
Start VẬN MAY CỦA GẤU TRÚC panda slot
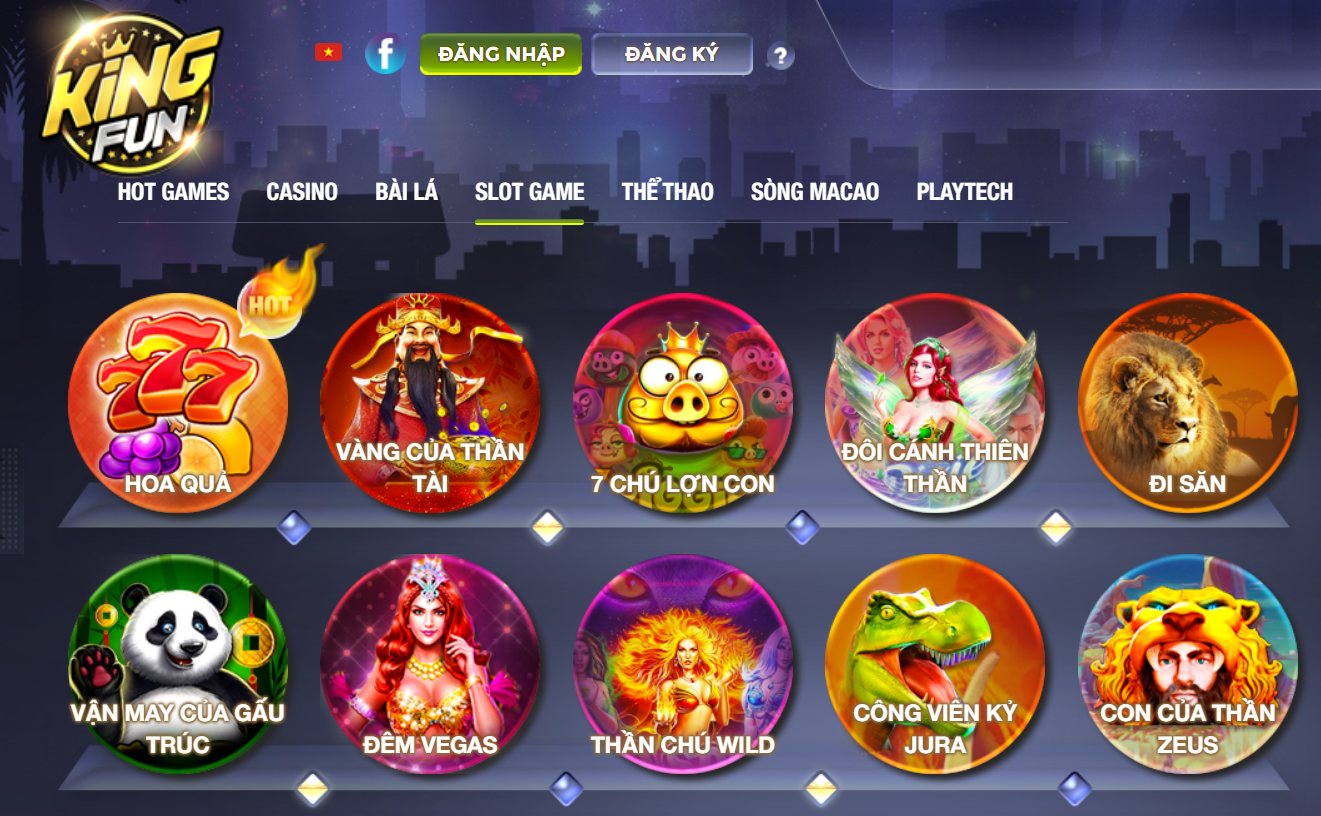tap(178, 665)
